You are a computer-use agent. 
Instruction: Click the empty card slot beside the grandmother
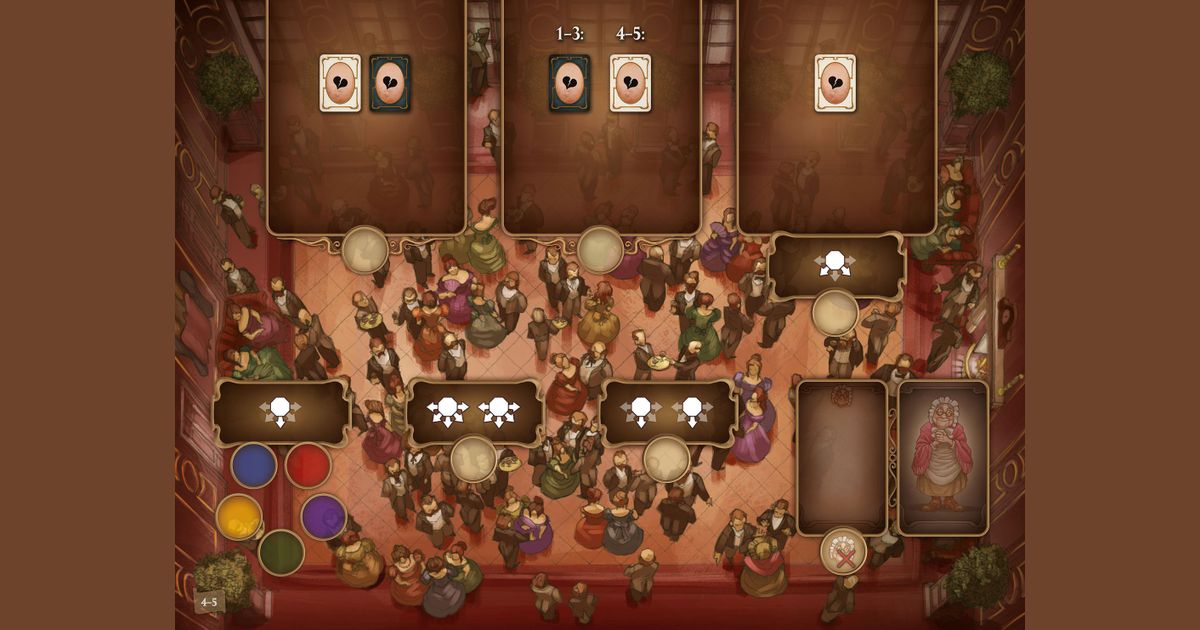pyautogui.click(x=842, y=455)
